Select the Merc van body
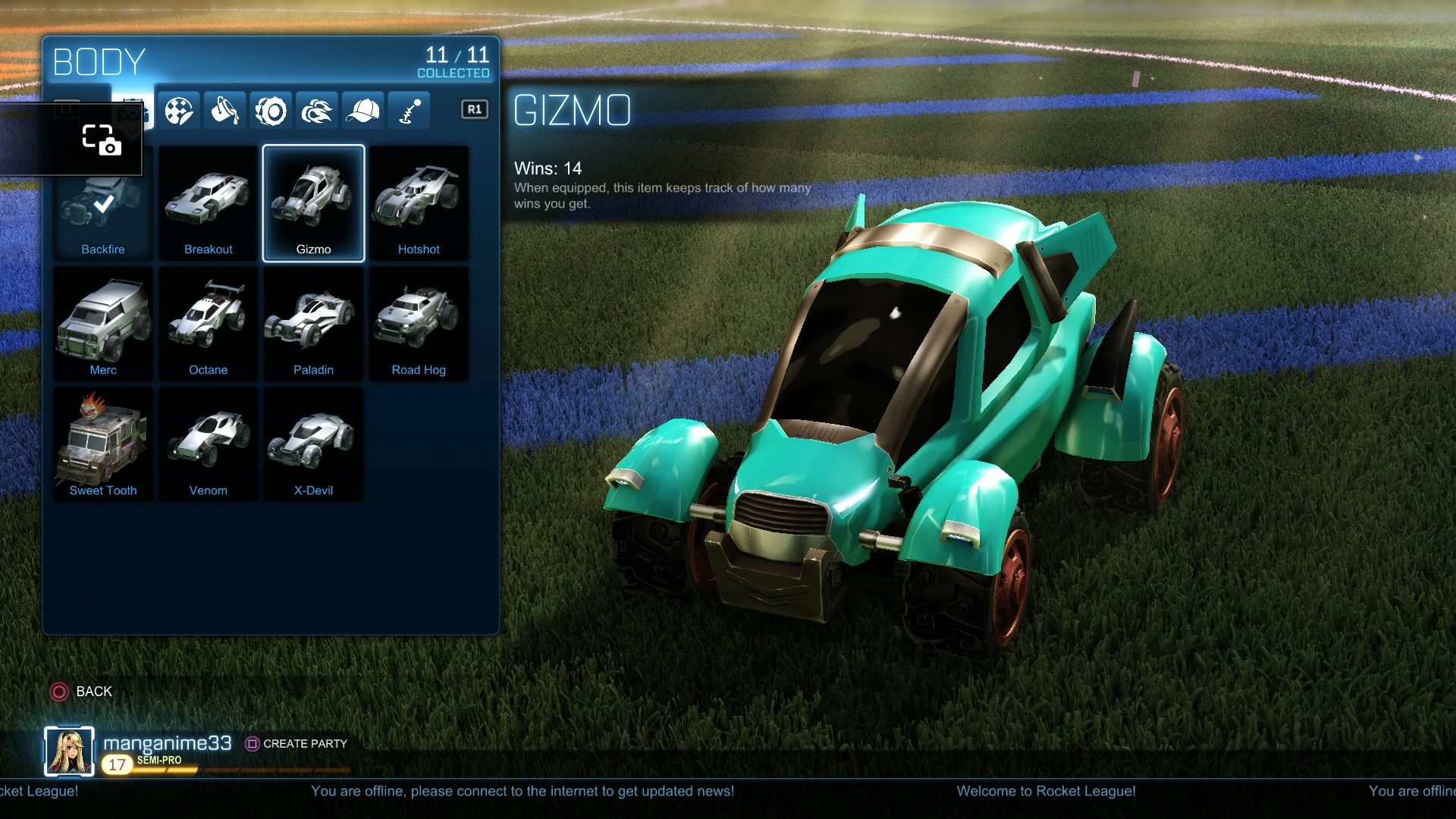The width and height of the screenshot is (1456, 819). click(103, 324)
